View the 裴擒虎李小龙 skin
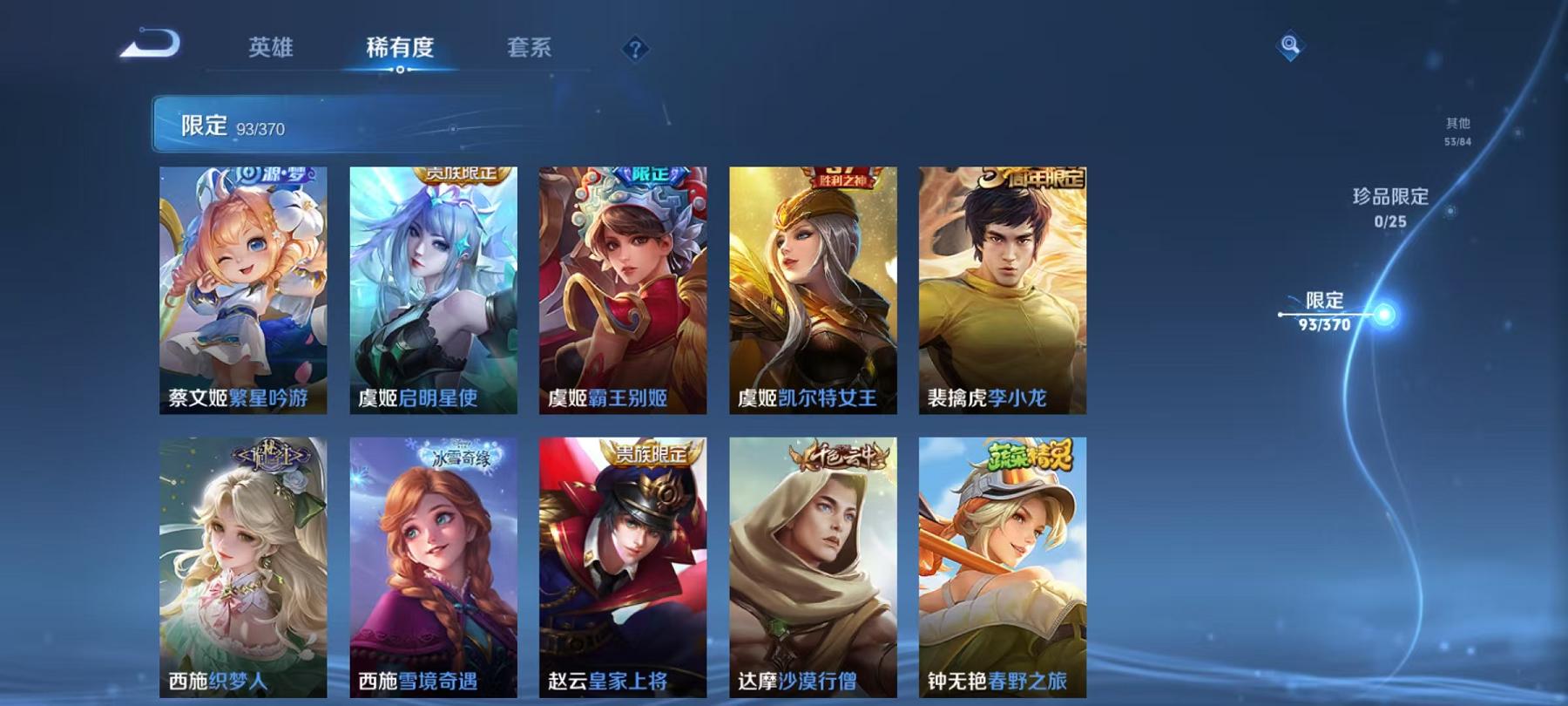This screenshot has height=706, width=1568. coord(1003,288)
